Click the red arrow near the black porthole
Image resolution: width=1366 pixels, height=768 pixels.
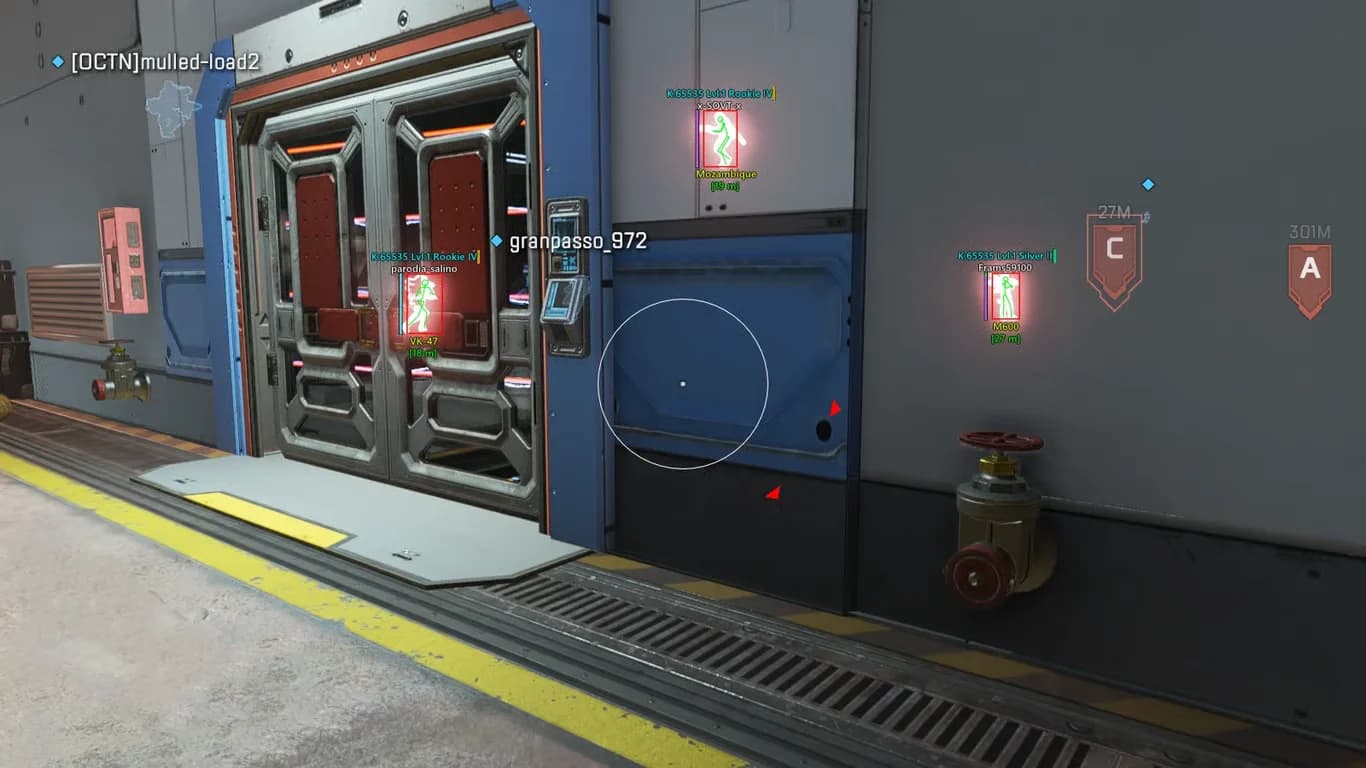tap(836, 407)
